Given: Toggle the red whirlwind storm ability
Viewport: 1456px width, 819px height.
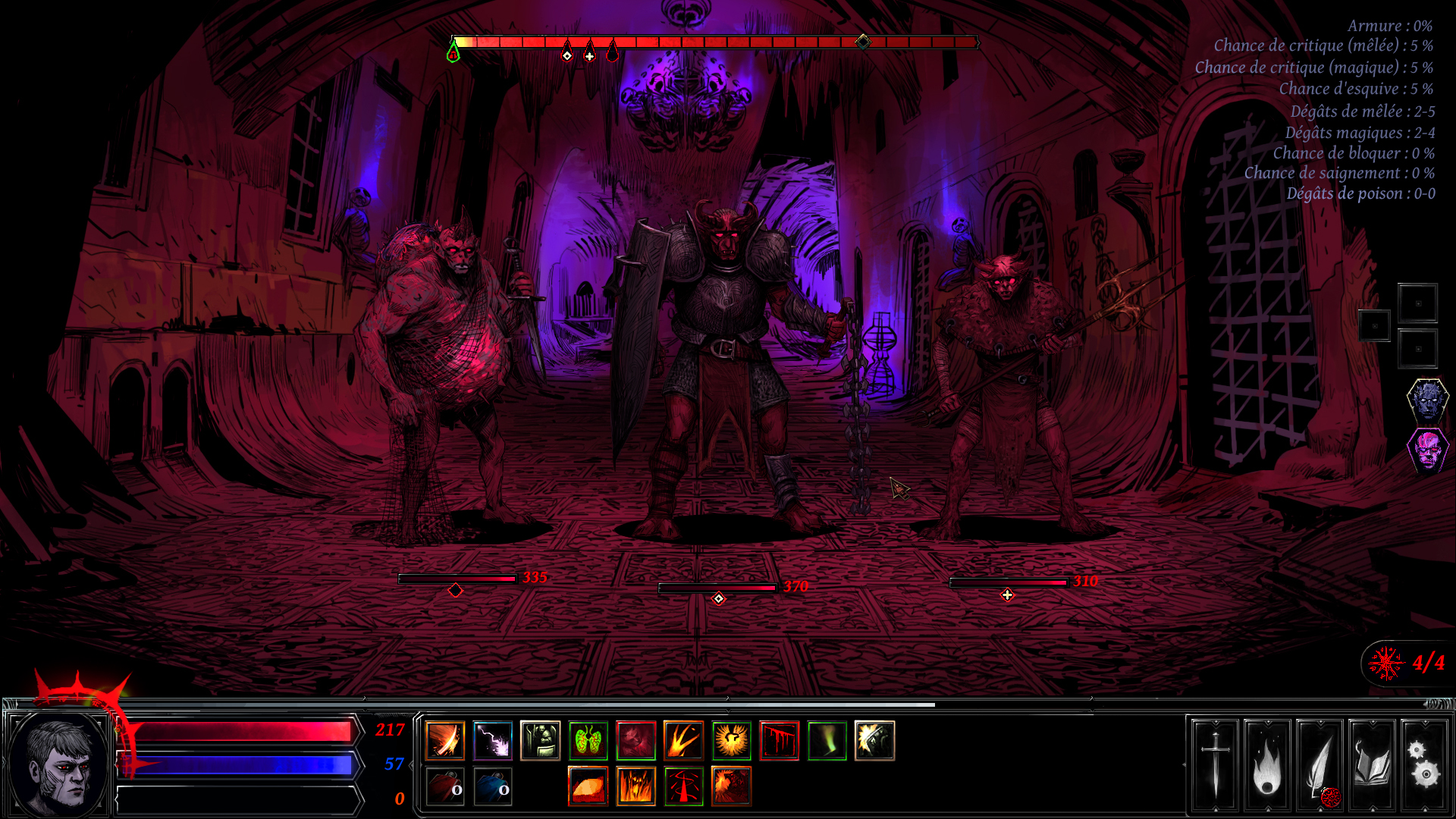Looking at the screenshot, I should coord(682,787).
